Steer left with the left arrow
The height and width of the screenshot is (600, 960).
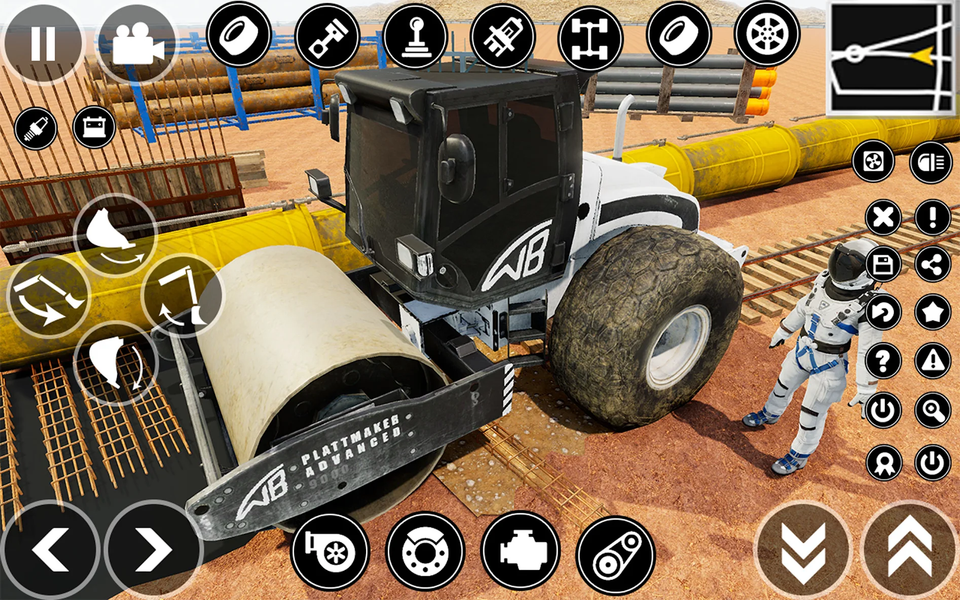(50, 550)
